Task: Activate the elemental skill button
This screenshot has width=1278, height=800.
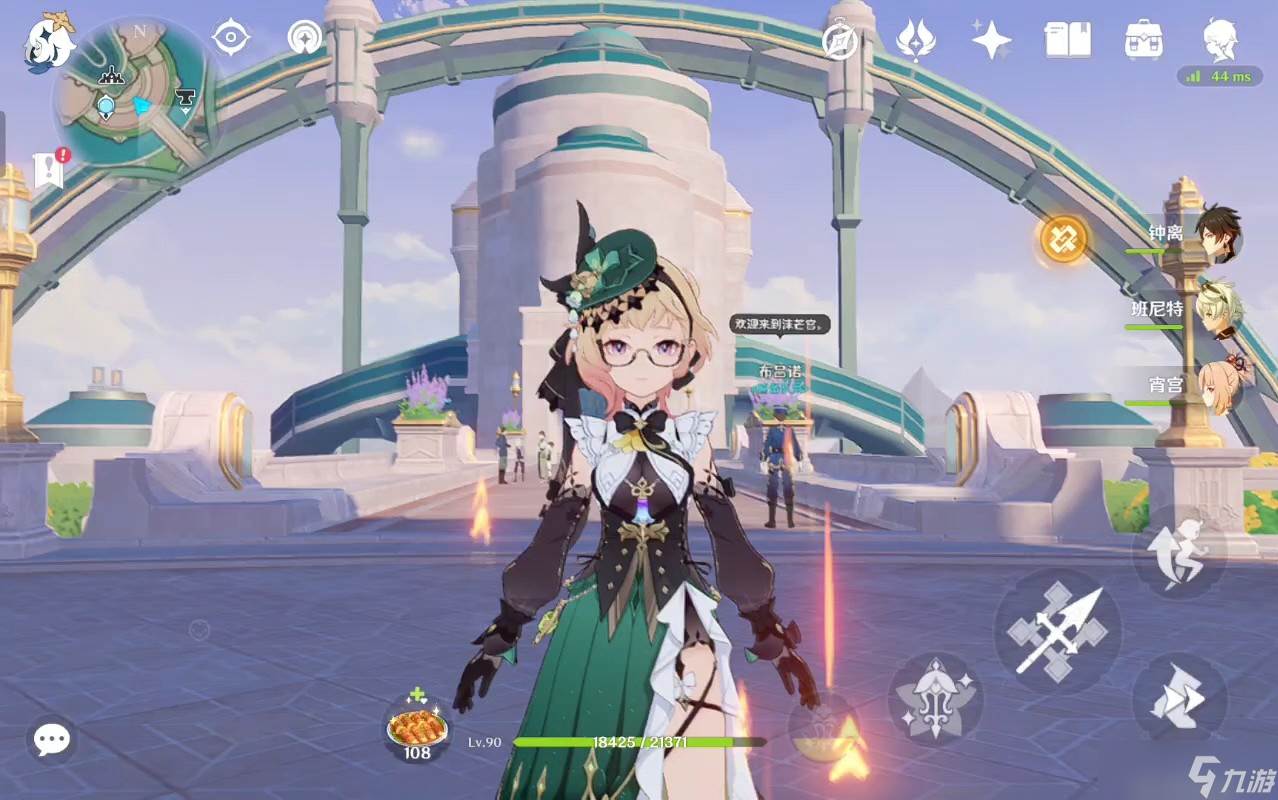Action: [935, 700]
